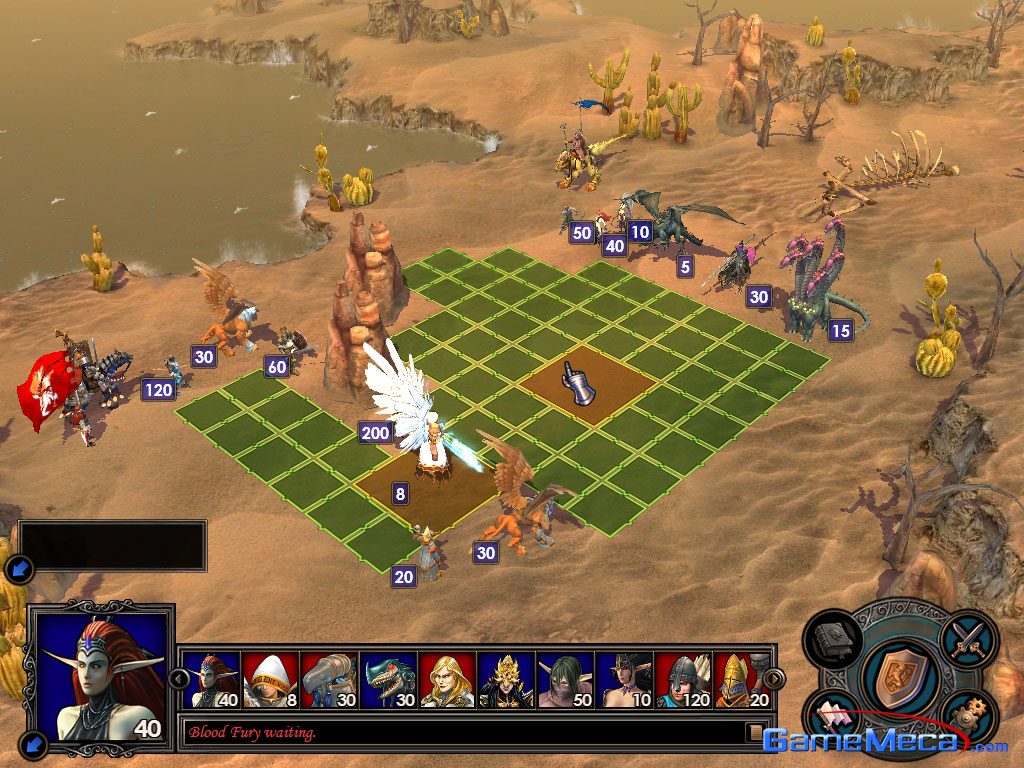Choose the elf portrait showing 10
This screenshot has width=1024, height=768.
pyautogui.click(x=624, y=680)
